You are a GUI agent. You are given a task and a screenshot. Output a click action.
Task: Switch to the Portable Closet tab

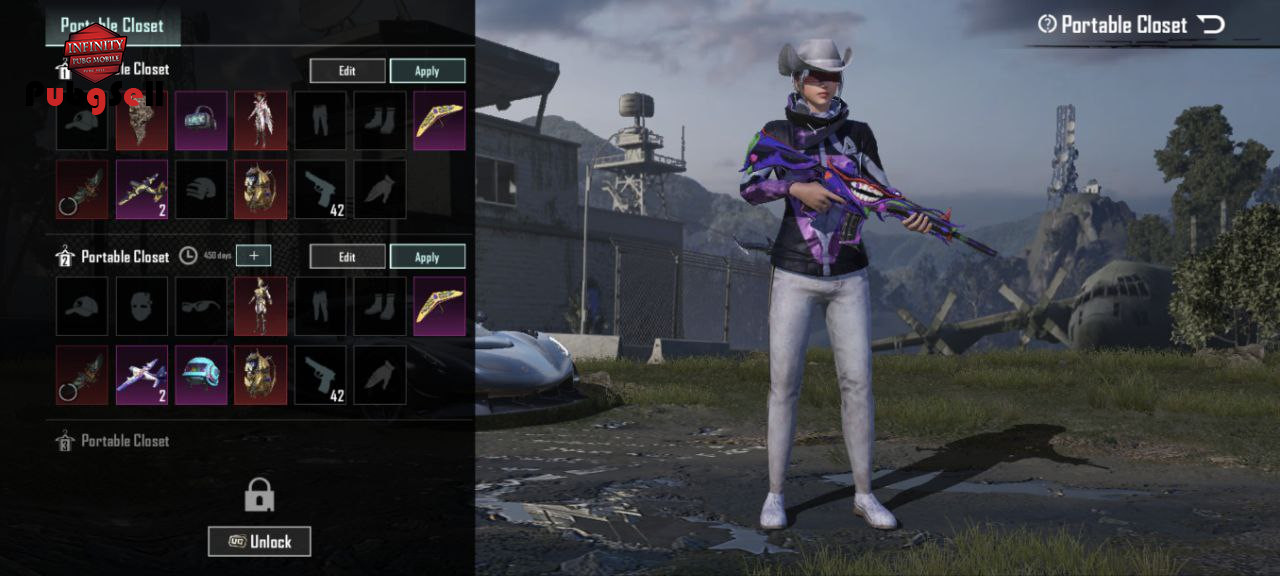(x=113, y=25)
